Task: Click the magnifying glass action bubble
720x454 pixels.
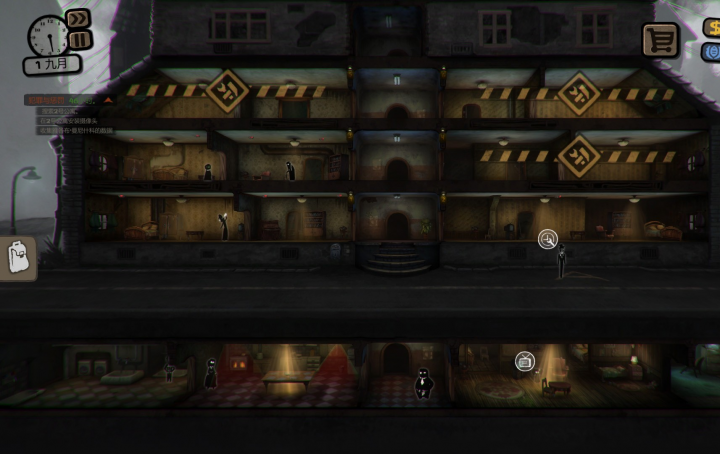Action: coord(548,239)
